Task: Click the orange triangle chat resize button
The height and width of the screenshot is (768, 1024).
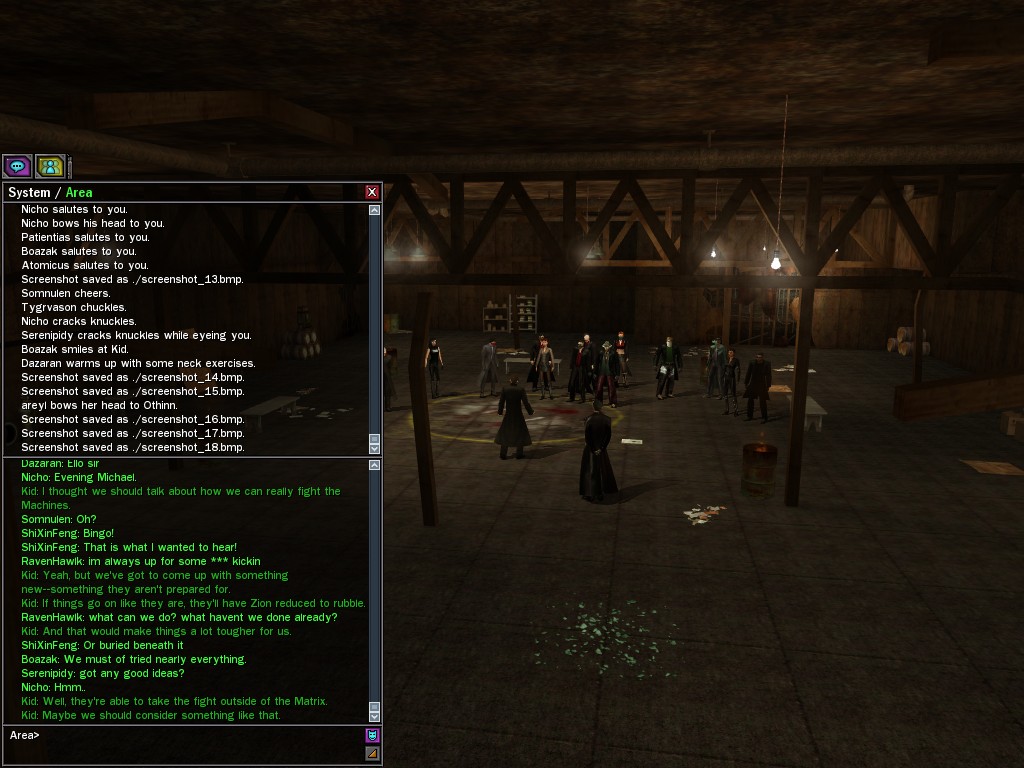Action: (372, 753)
